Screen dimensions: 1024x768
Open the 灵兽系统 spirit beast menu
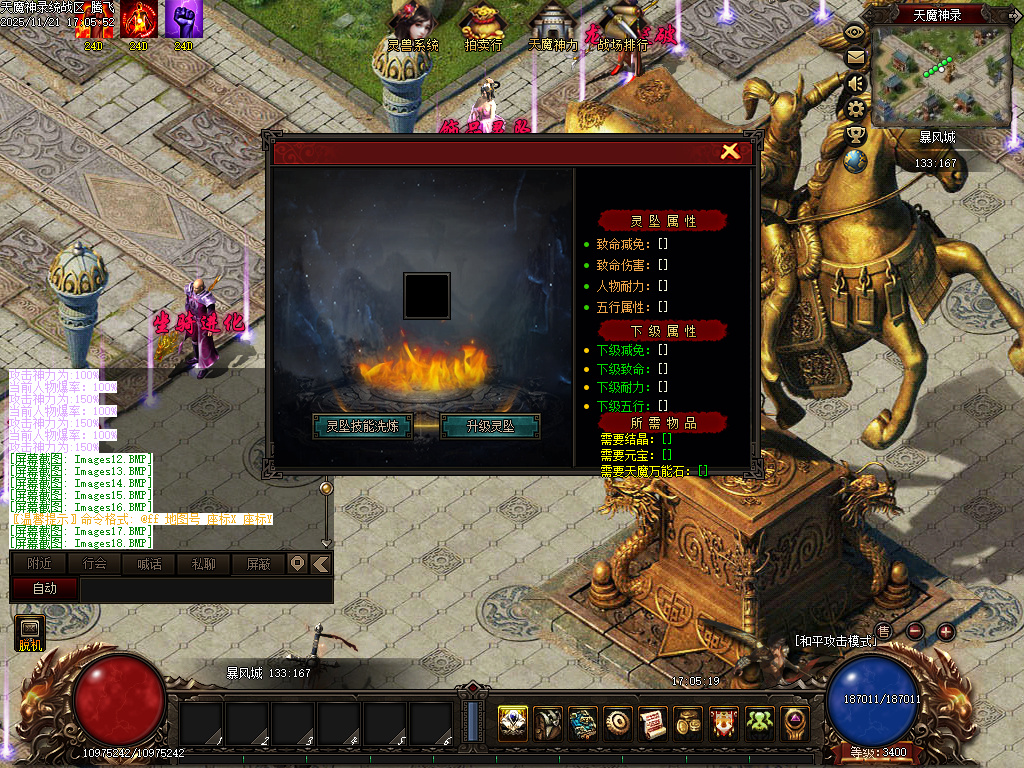click(x=413, y=26)
